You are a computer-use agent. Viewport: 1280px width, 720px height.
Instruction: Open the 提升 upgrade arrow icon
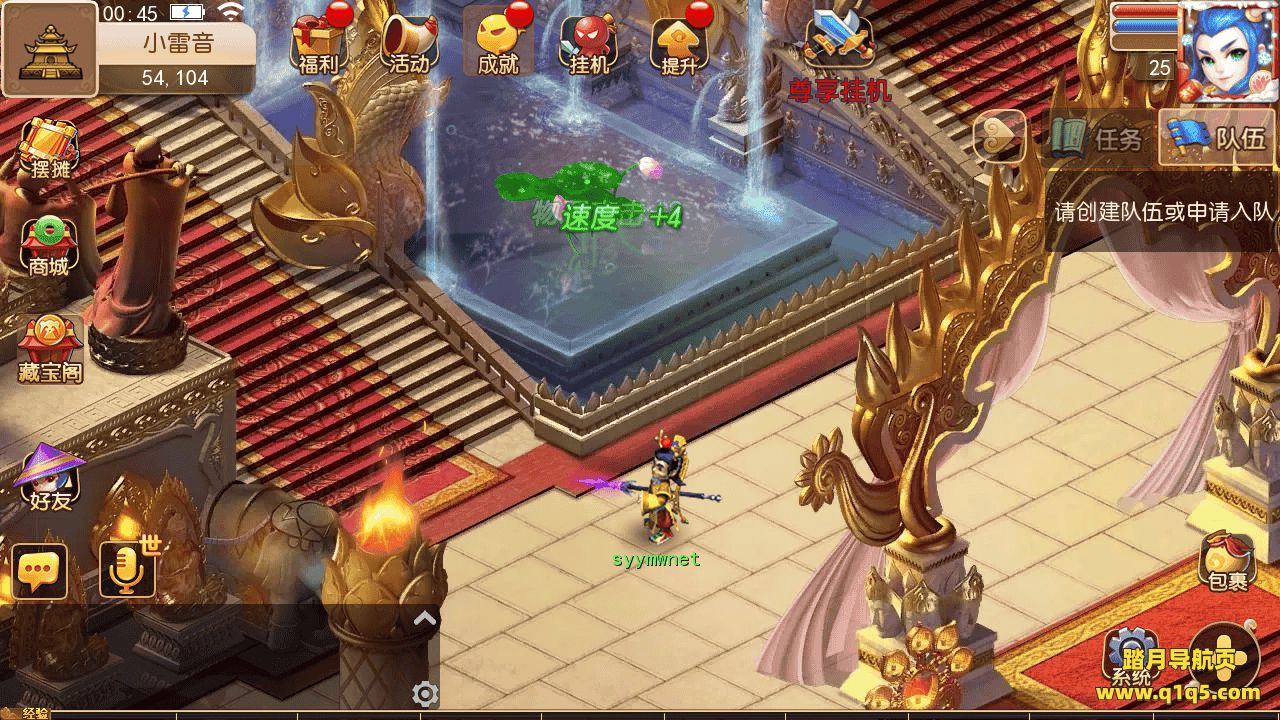click(x=679, y=44)
